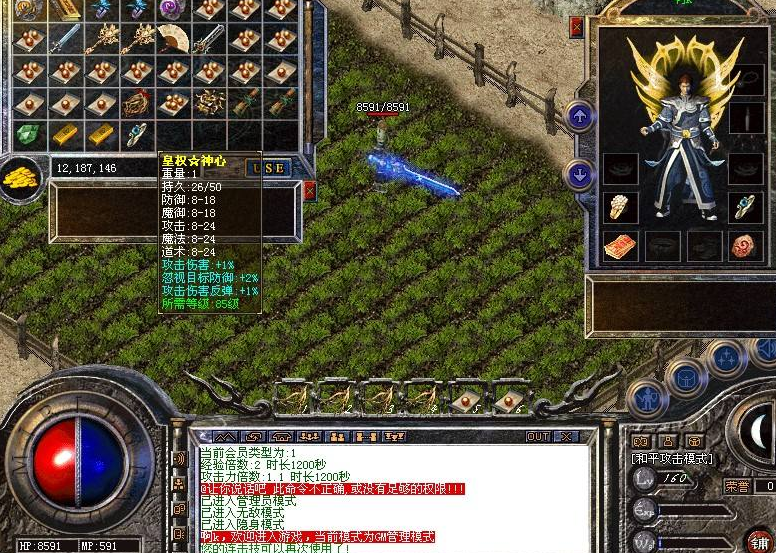The height and width of the screenshot is (553, 776).
Task: Select the blue gem ring in the bag
Action: point(136,133)
